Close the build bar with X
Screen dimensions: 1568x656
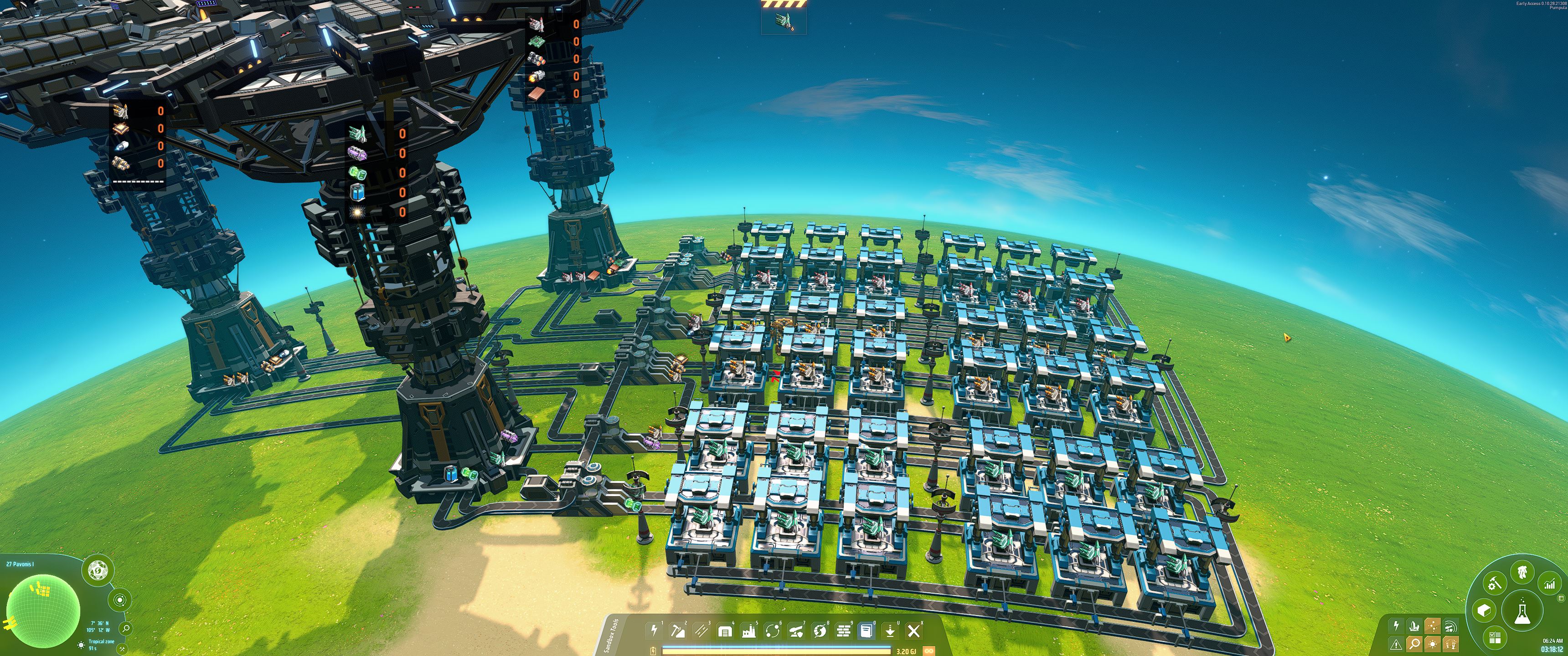[x=913, y=631]
